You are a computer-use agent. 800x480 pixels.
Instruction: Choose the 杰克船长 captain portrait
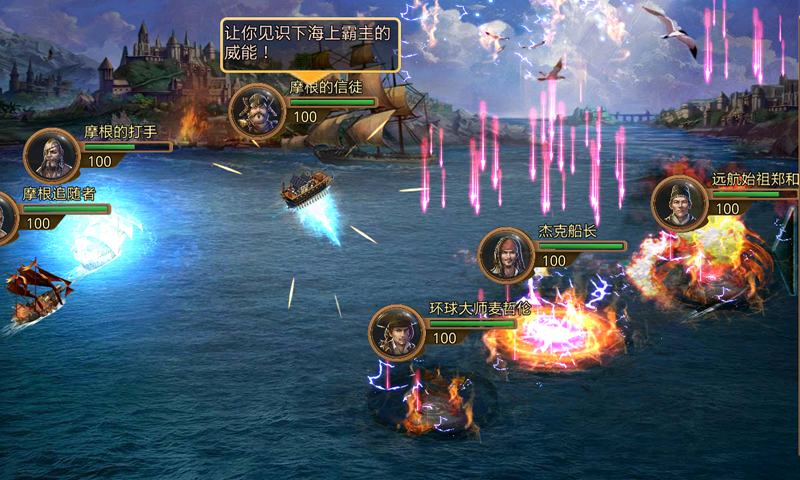[x=507, y=254]
